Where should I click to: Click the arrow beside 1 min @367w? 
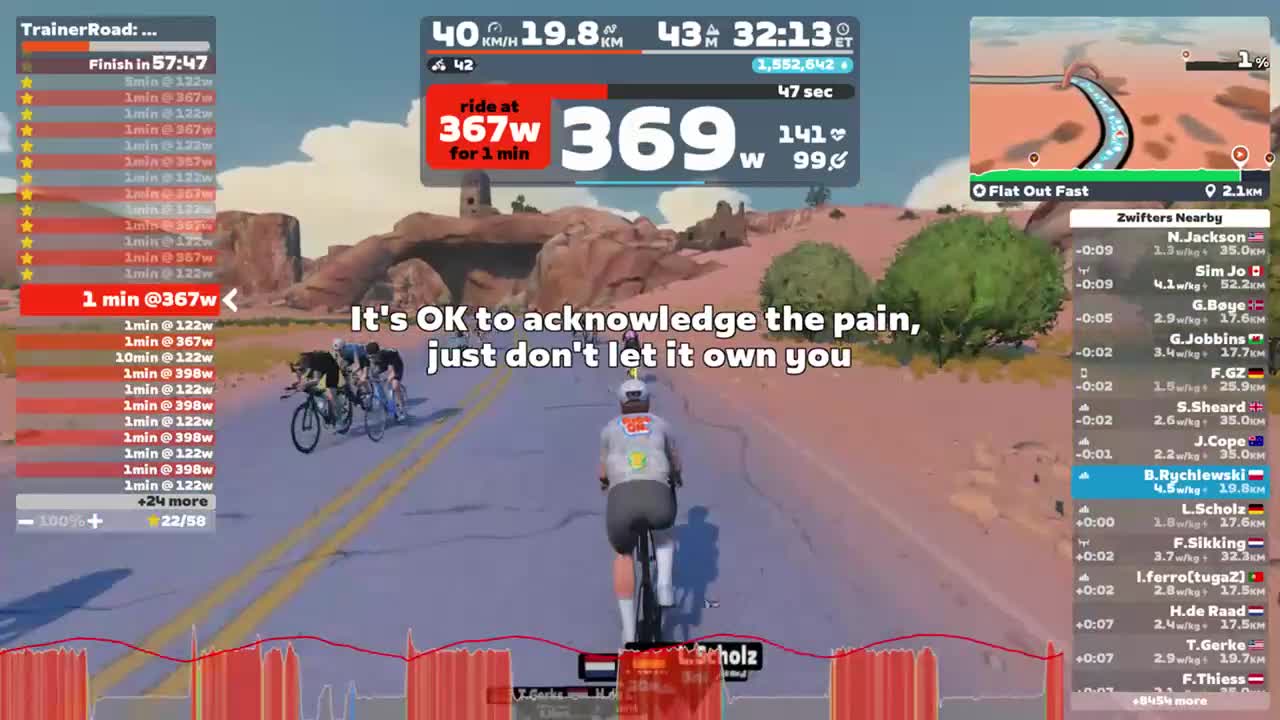tap(229, 299)
